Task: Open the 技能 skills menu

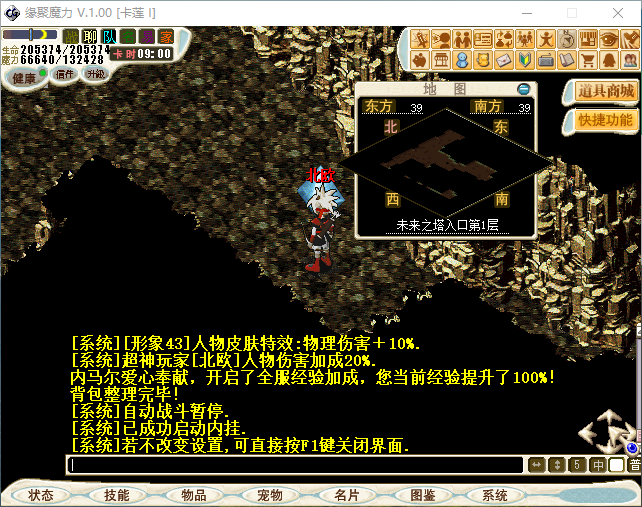Action: 116,495
